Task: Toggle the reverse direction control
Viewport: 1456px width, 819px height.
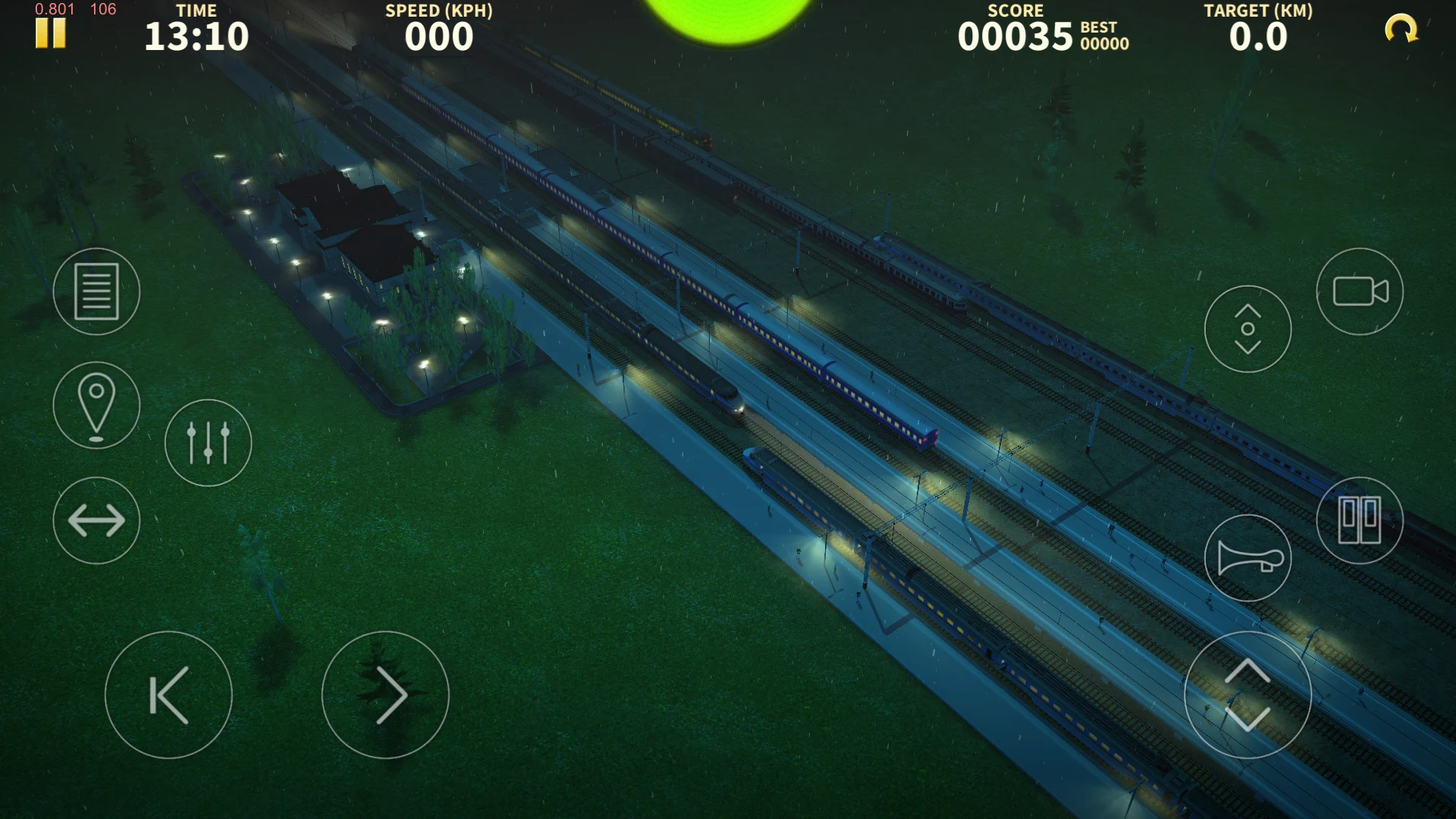Action: coord(96,521)
